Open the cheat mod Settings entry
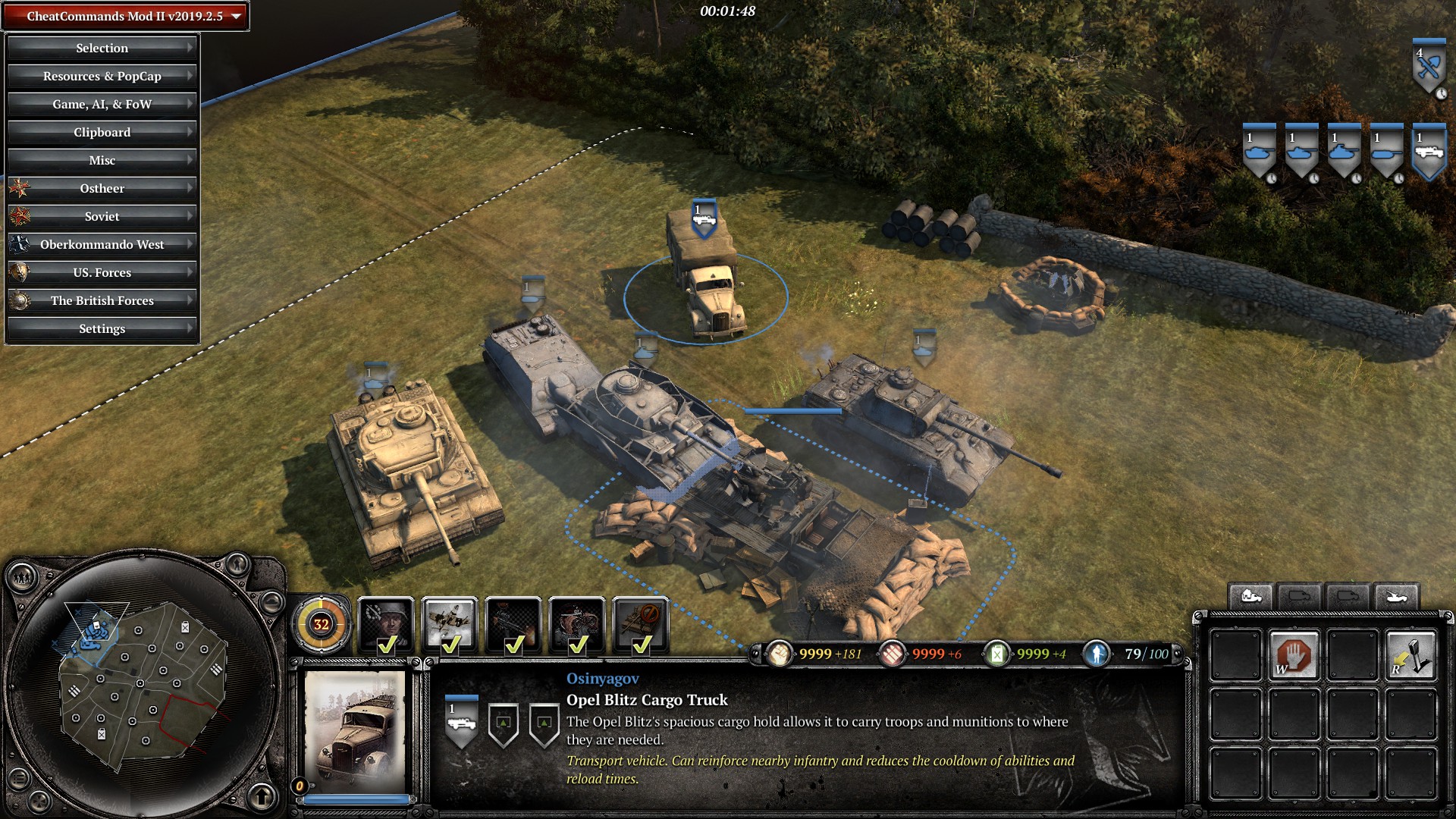Viewport: 1456px width, 819px height. coord(102,328)
